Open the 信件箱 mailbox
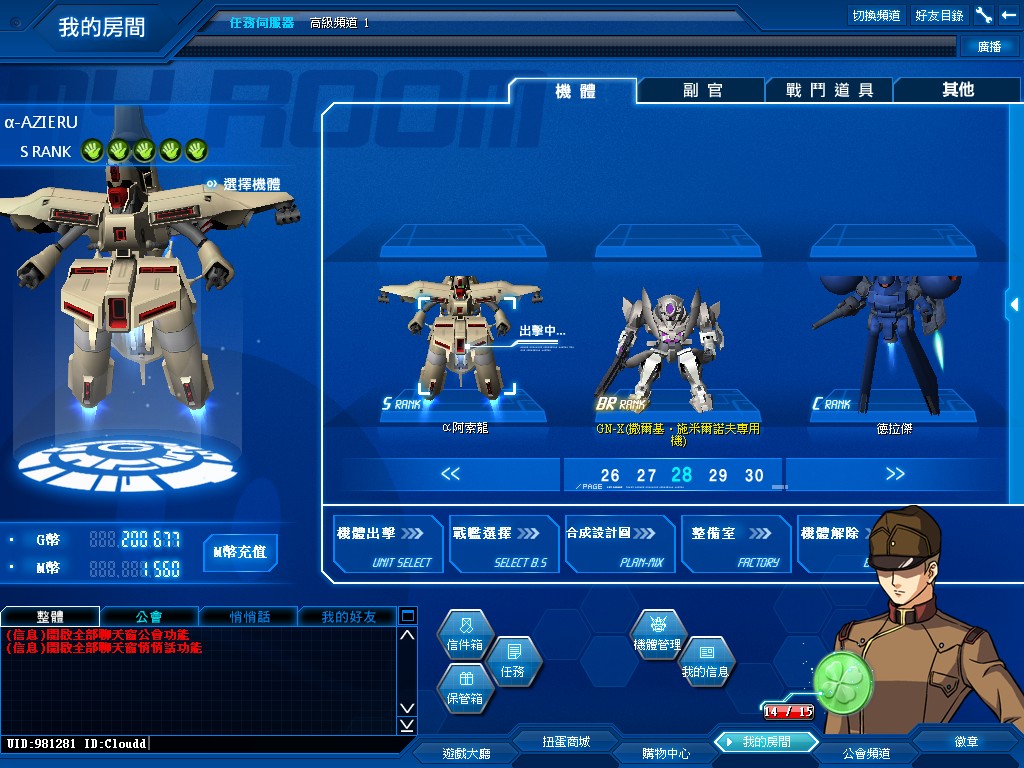This screenshot has height=768, width=1024. [x=465, y=638]
